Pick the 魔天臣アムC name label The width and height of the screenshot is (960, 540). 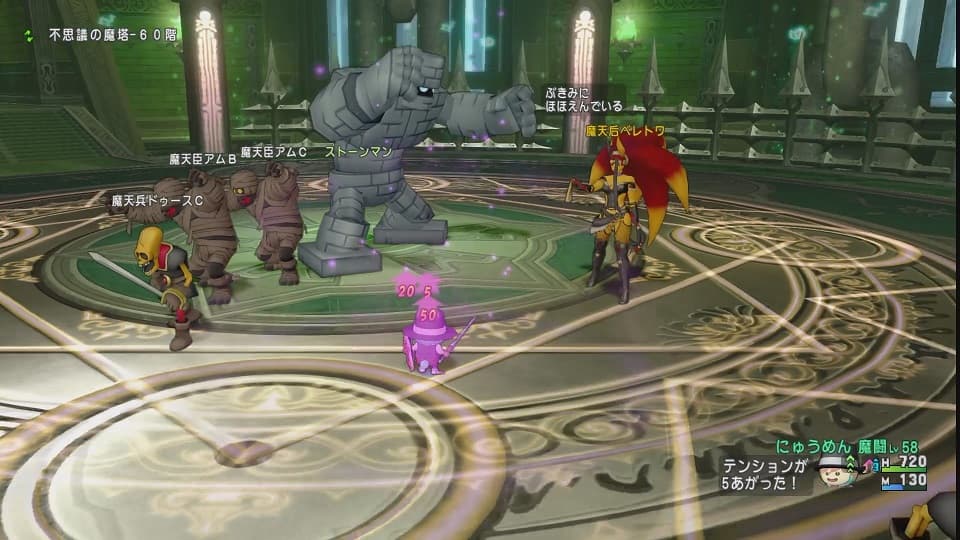pyautogui.click(x=273, y=152)
